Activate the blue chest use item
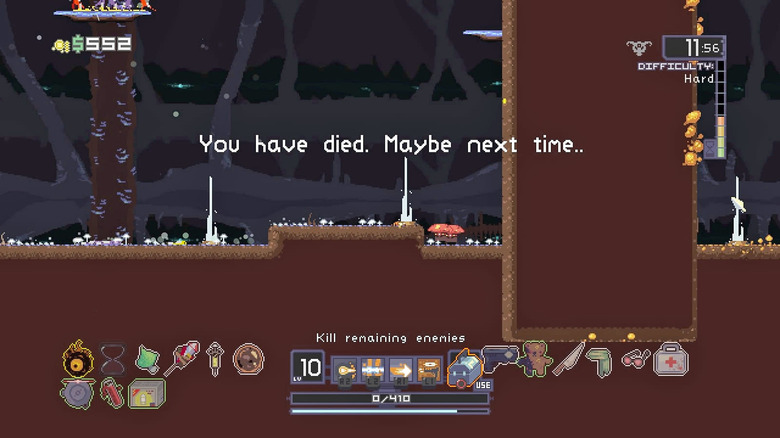 coord(464,370)
